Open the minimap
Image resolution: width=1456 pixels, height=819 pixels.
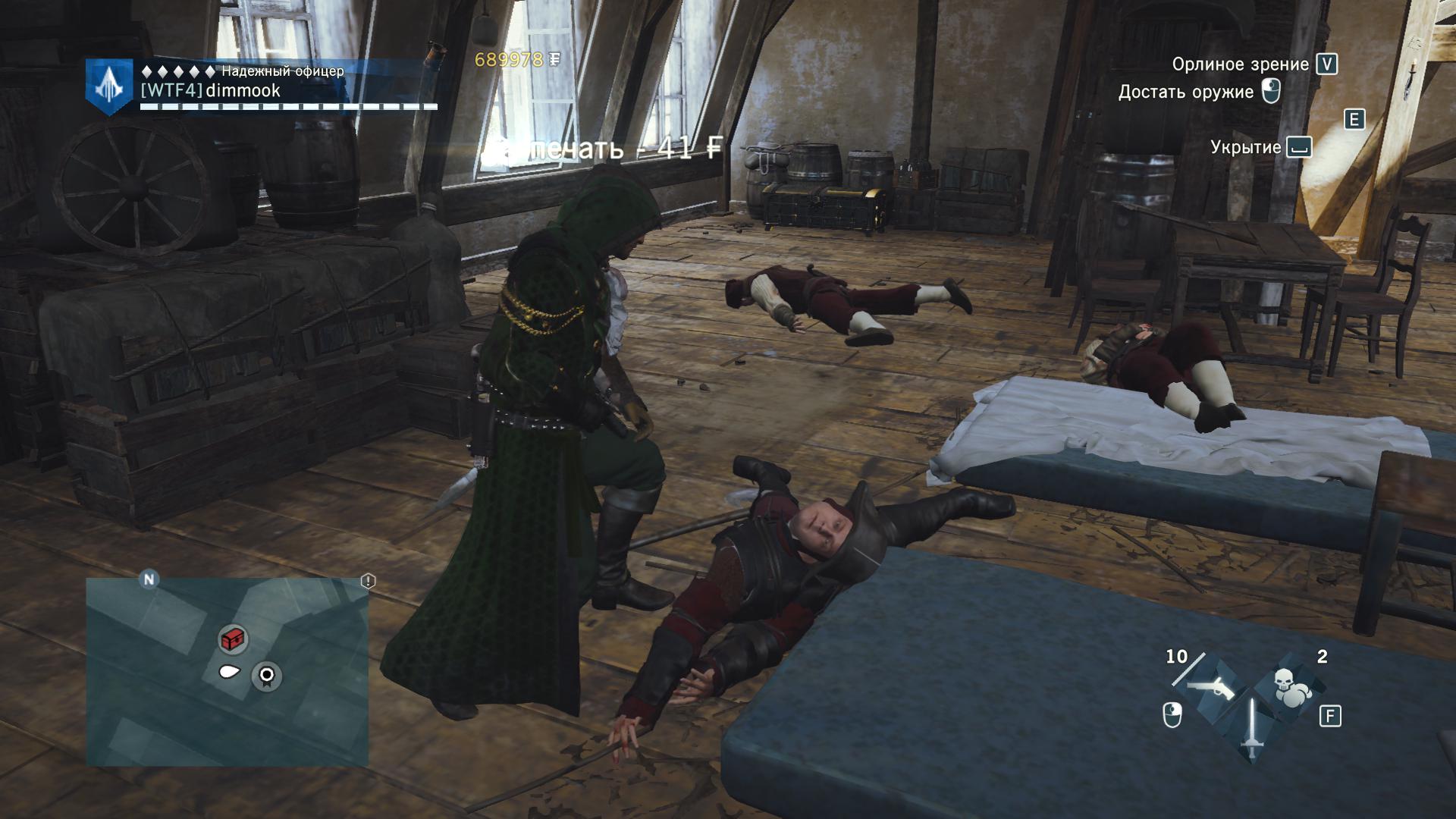coord(227,672)
